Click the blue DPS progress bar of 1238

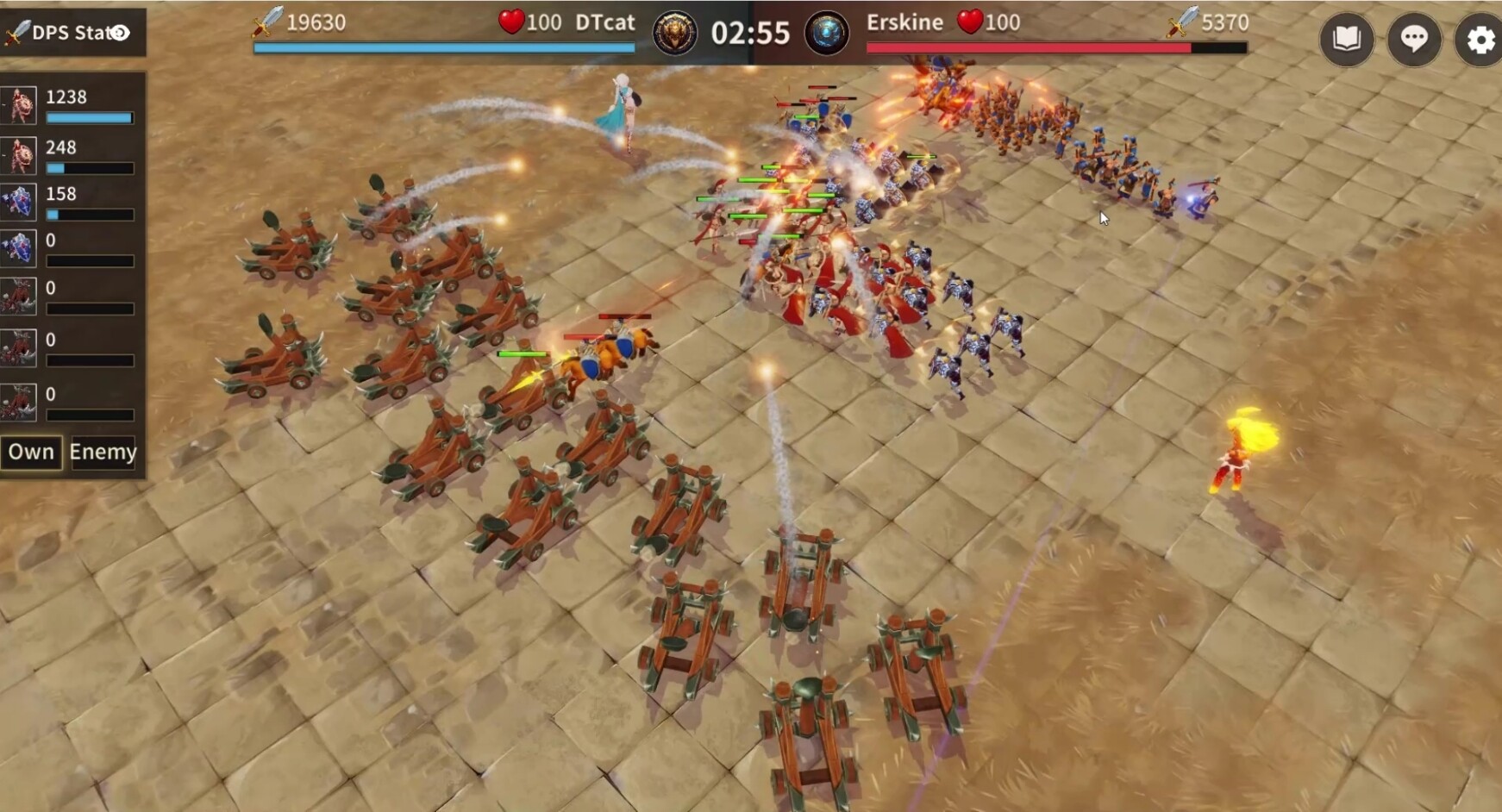[x=89, y=117]
